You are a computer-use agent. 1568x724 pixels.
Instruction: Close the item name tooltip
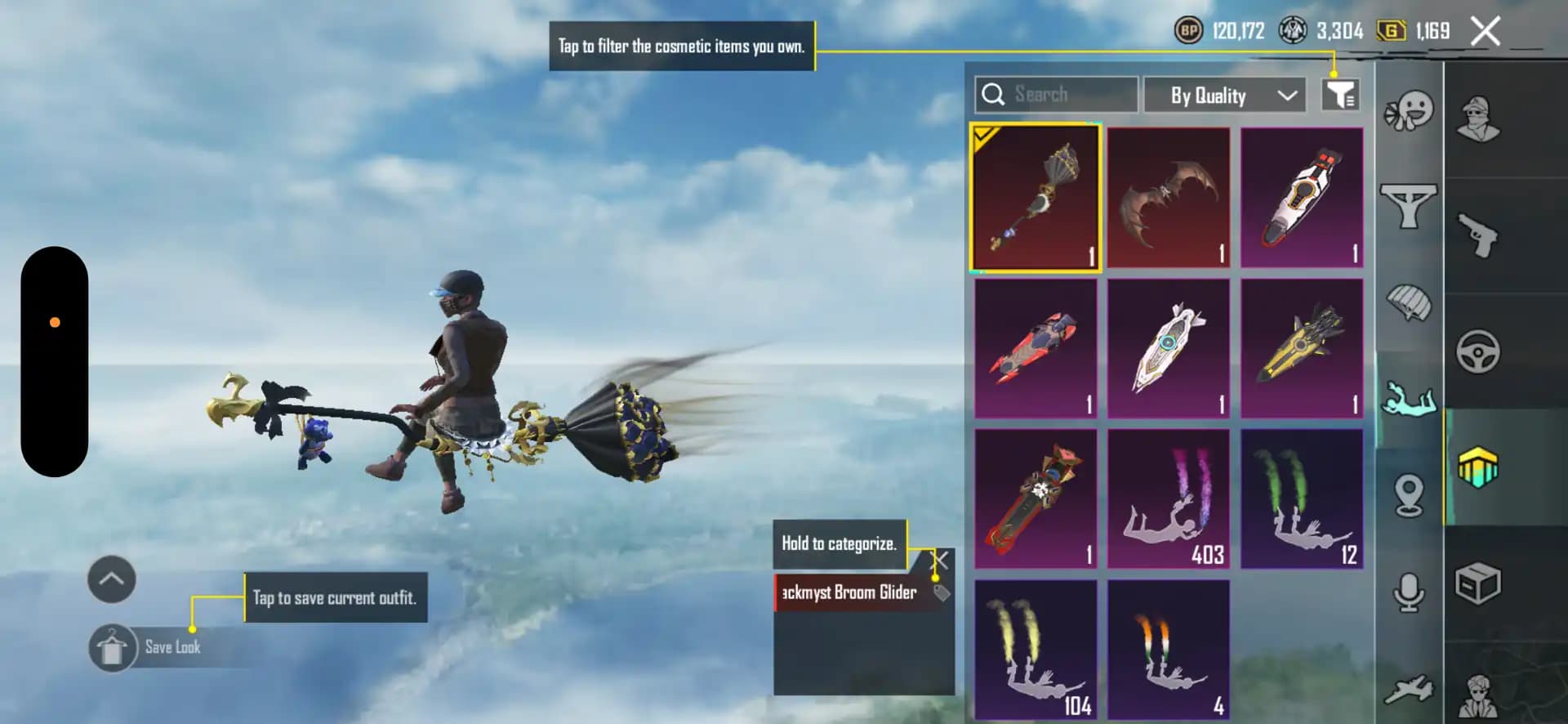[941, 560]
